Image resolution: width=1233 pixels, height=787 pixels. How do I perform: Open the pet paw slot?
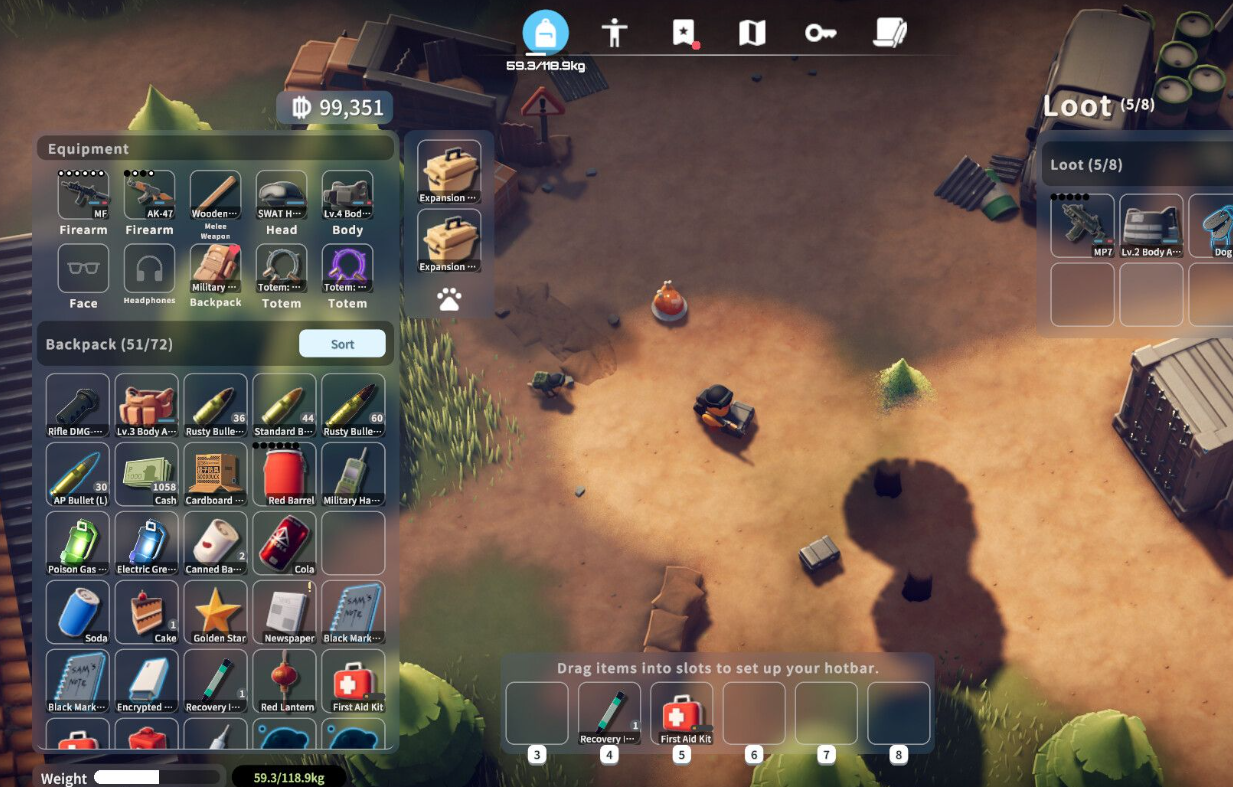[449, 299]
